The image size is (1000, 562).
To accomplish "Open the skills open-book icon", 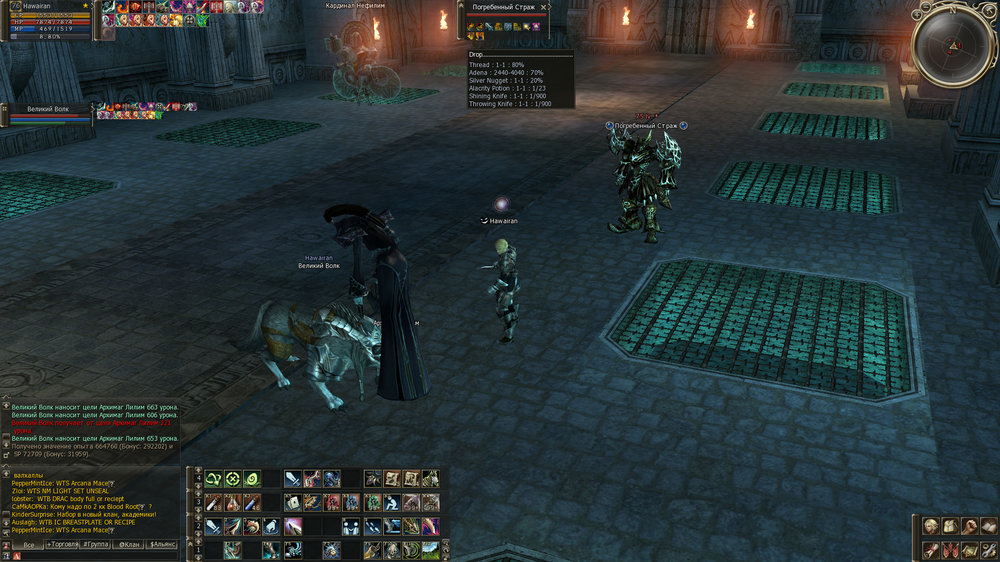I will 987,527.
